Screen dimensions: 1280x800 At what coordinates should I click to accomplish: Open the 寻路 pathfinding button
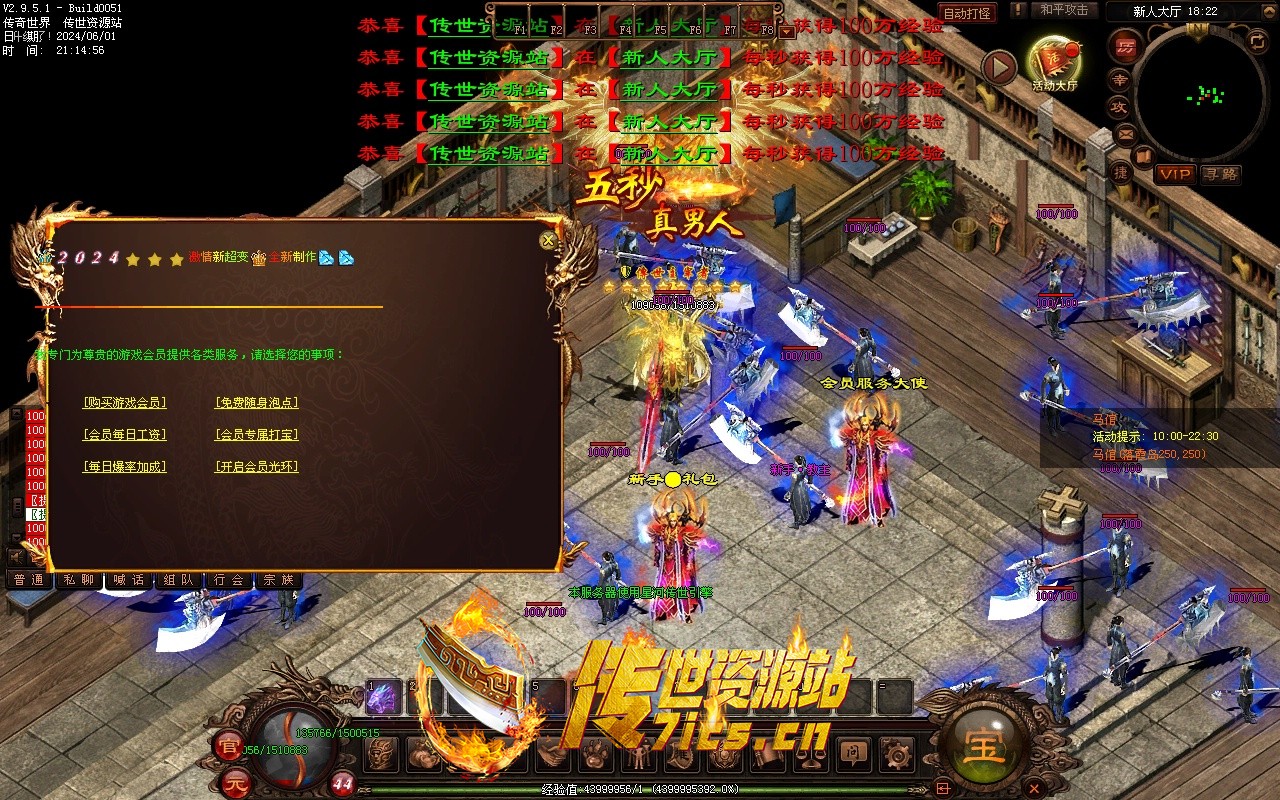click(1220, 174)
